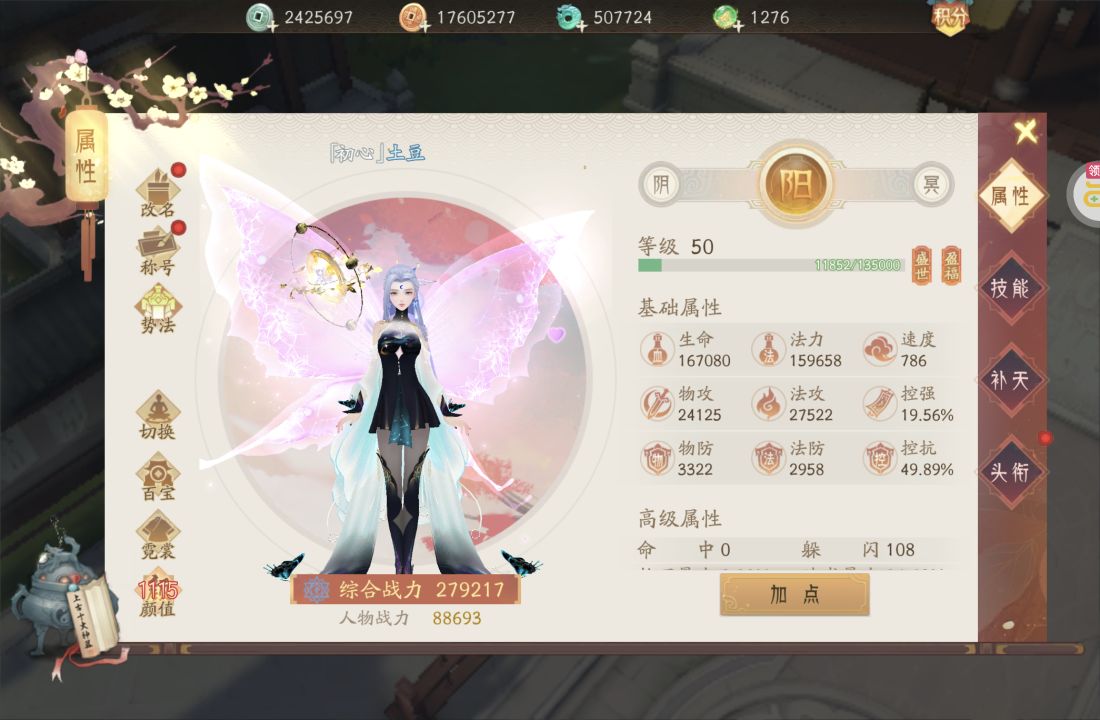Select the 冥 mode button
Viewport: 1100px width, 720px height.
pyautogui.click(x=932, y=184)
